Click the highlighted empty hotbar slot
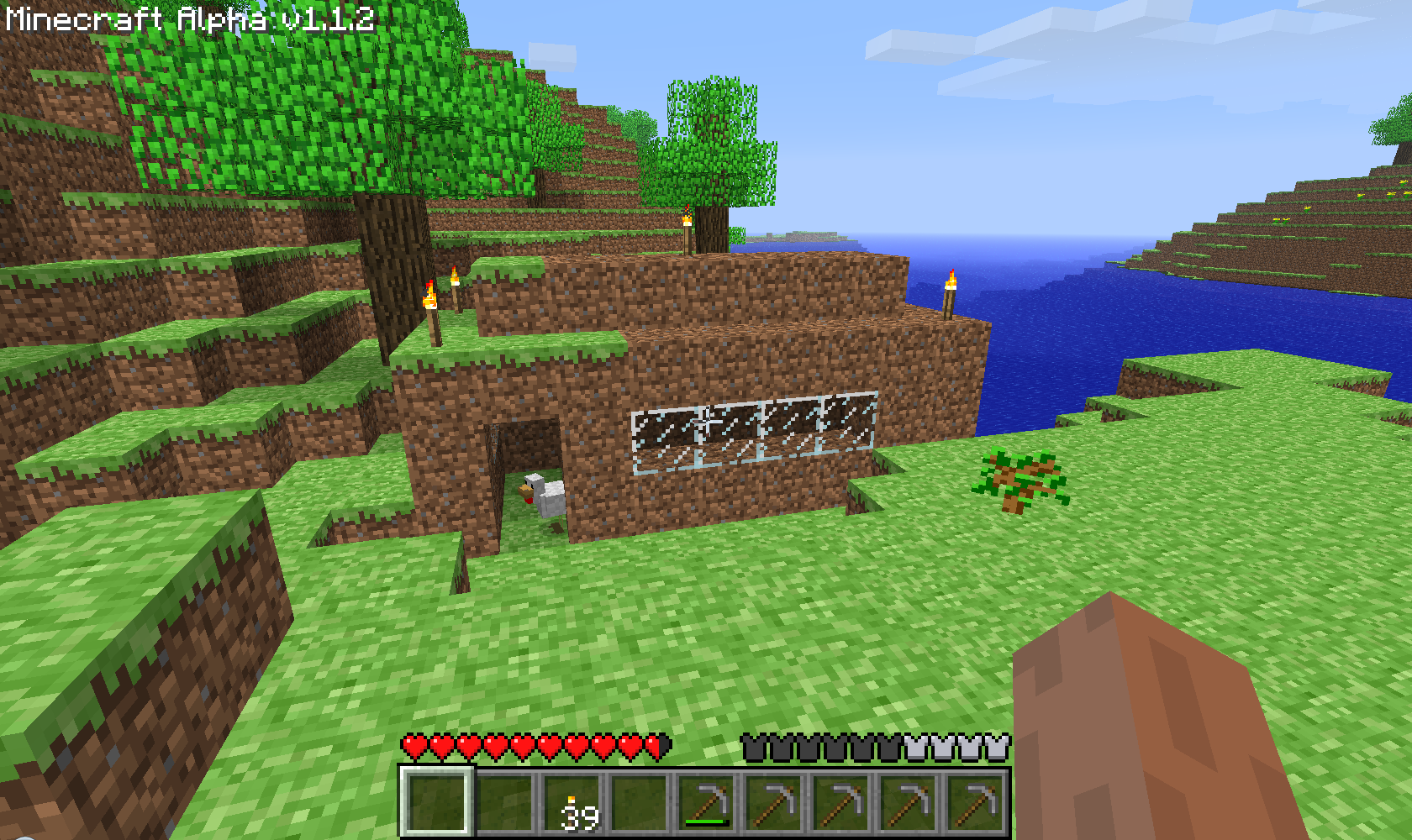1412x840 pixels. [435, 801]
